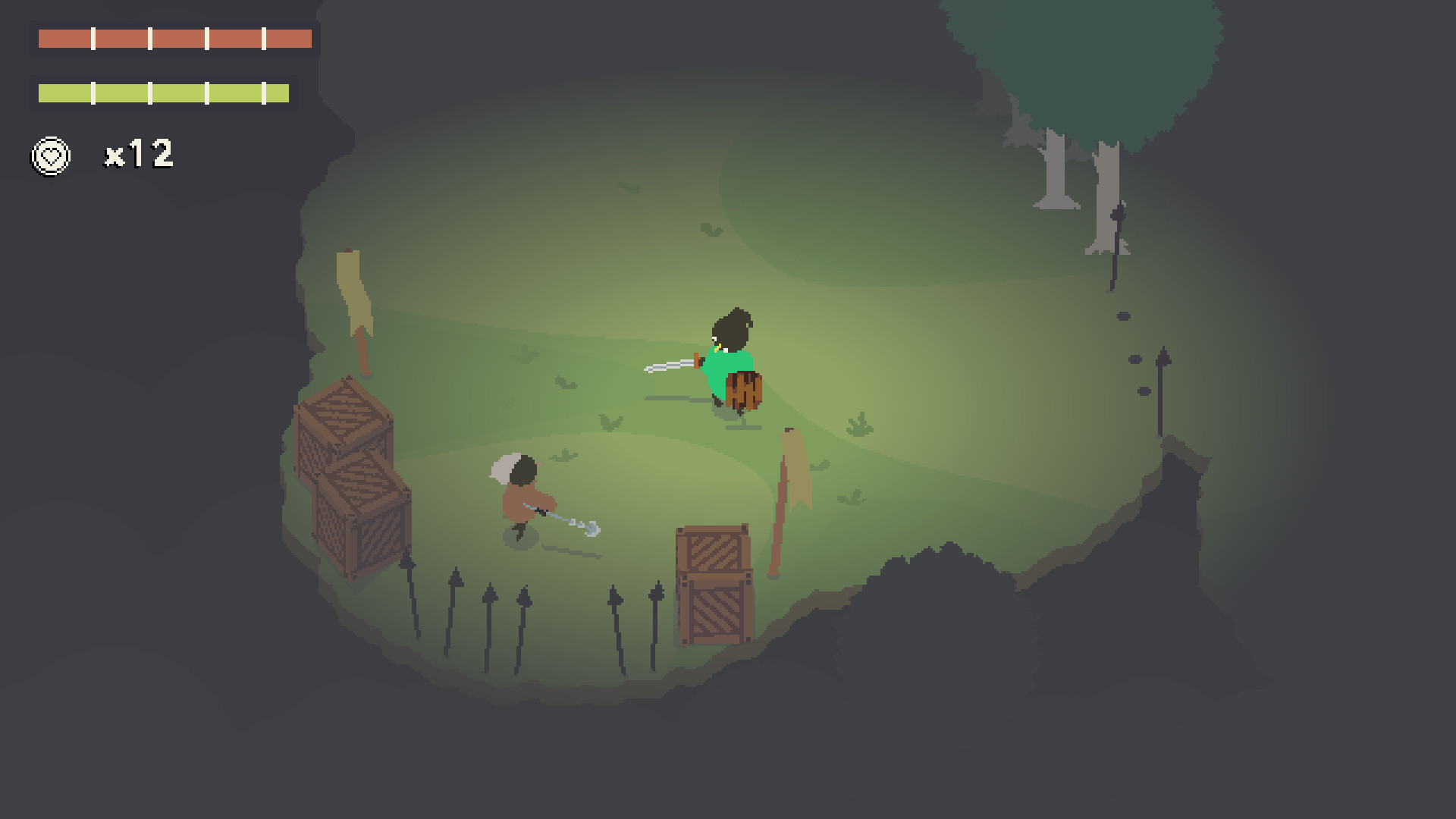Click the green stamina bar
This screenshot has height=819, width=1456.
(165, 93)
